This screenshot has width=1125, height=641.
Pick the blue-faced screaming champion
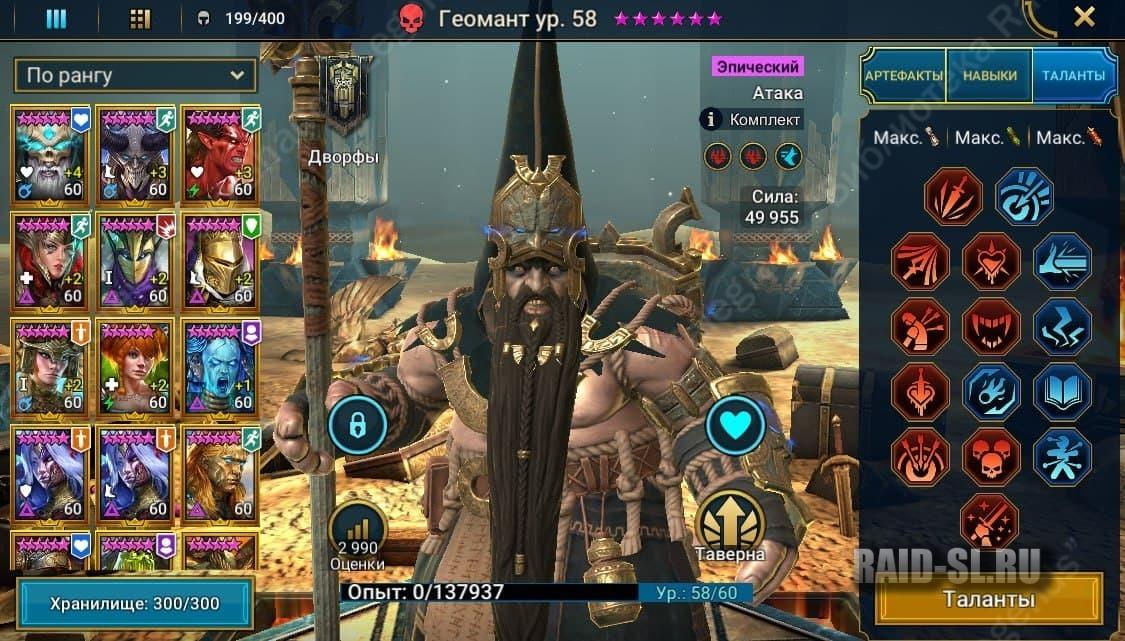(x=220, y=366)
